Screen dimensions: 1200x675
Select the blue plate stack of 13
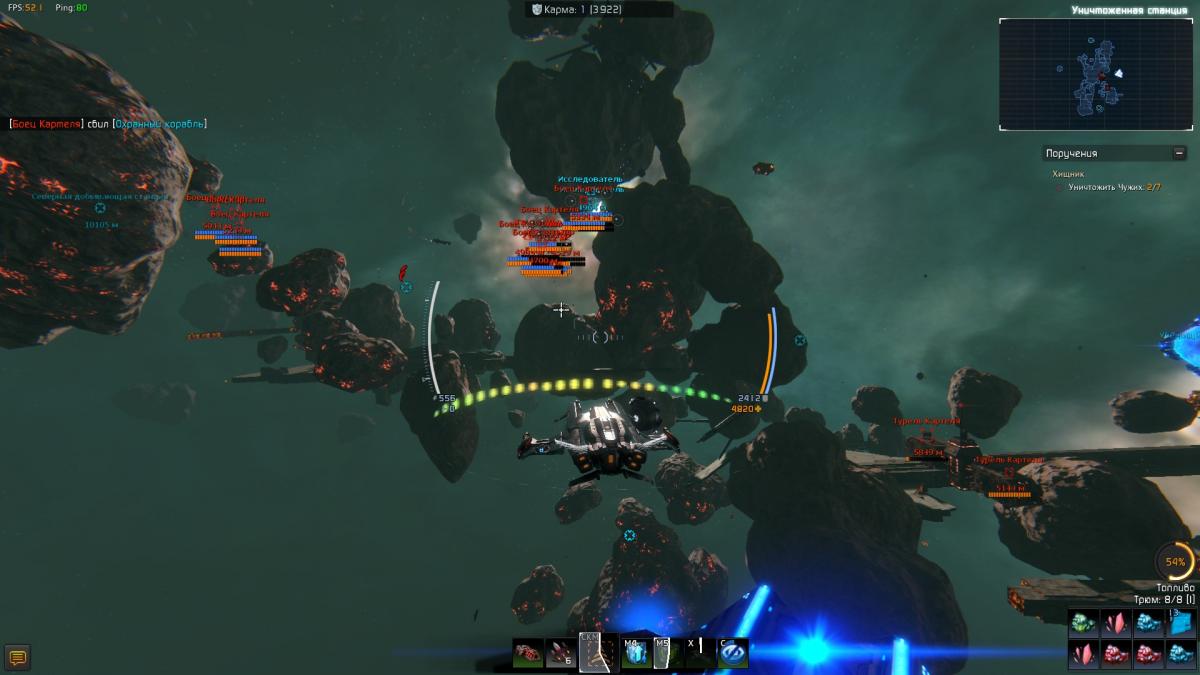pyautogui.click(x=1179, y=623)
